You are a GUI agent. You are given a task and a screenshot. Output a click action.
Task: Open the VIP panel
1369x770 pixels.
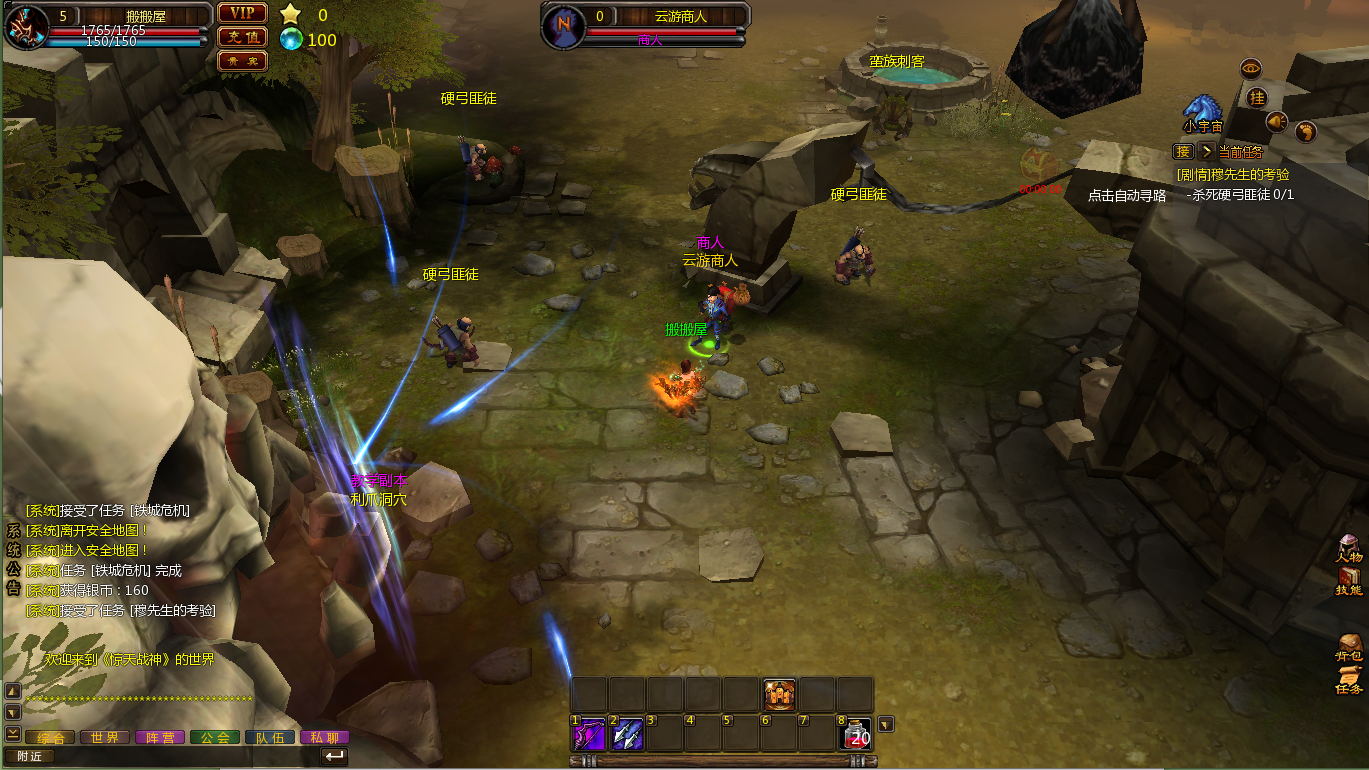point(242,13)
